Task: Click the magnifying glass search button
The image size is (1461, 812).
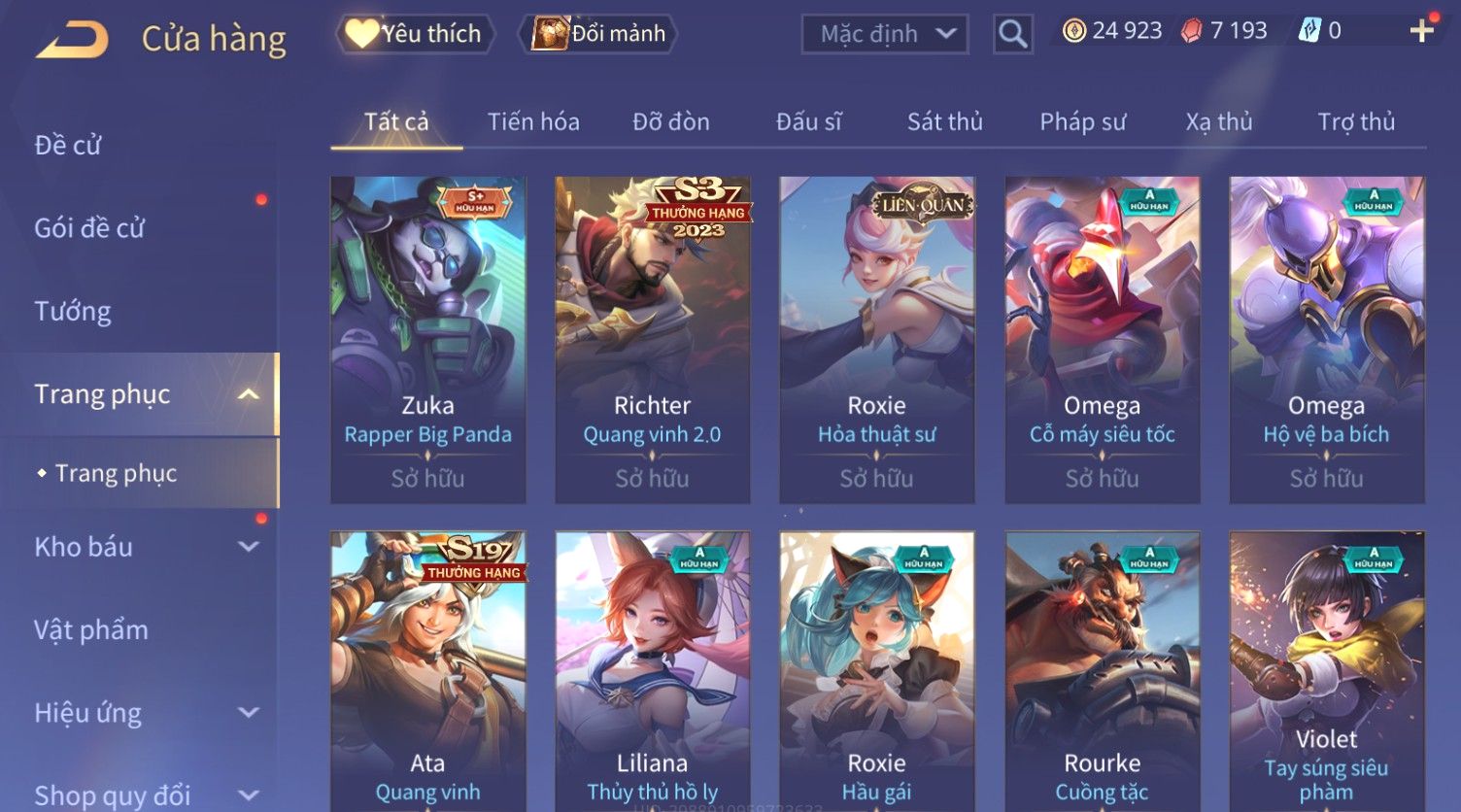Action: (x=1012, y=34)
